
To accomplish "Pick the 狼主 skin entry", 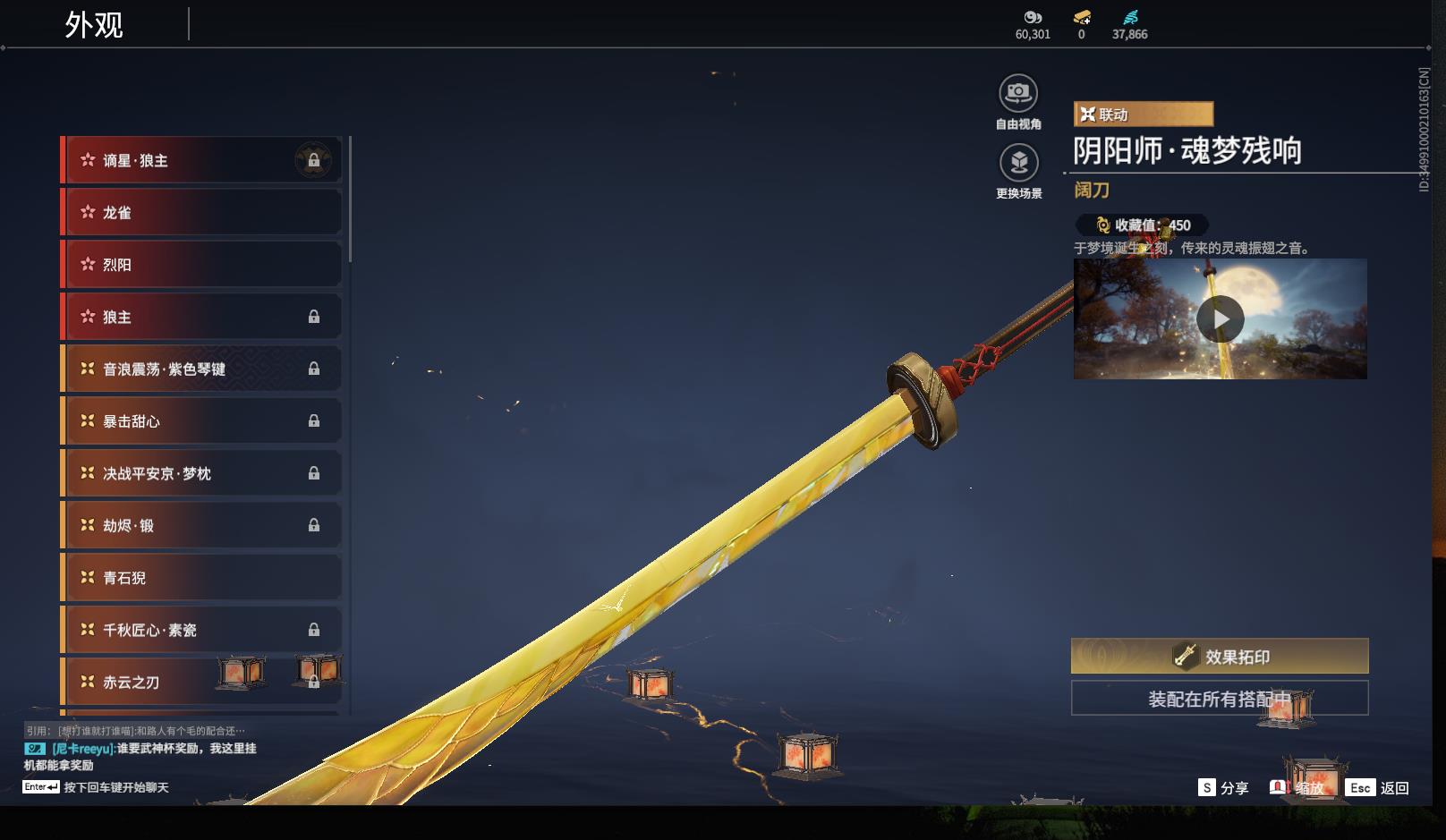I will pos(201,317).
